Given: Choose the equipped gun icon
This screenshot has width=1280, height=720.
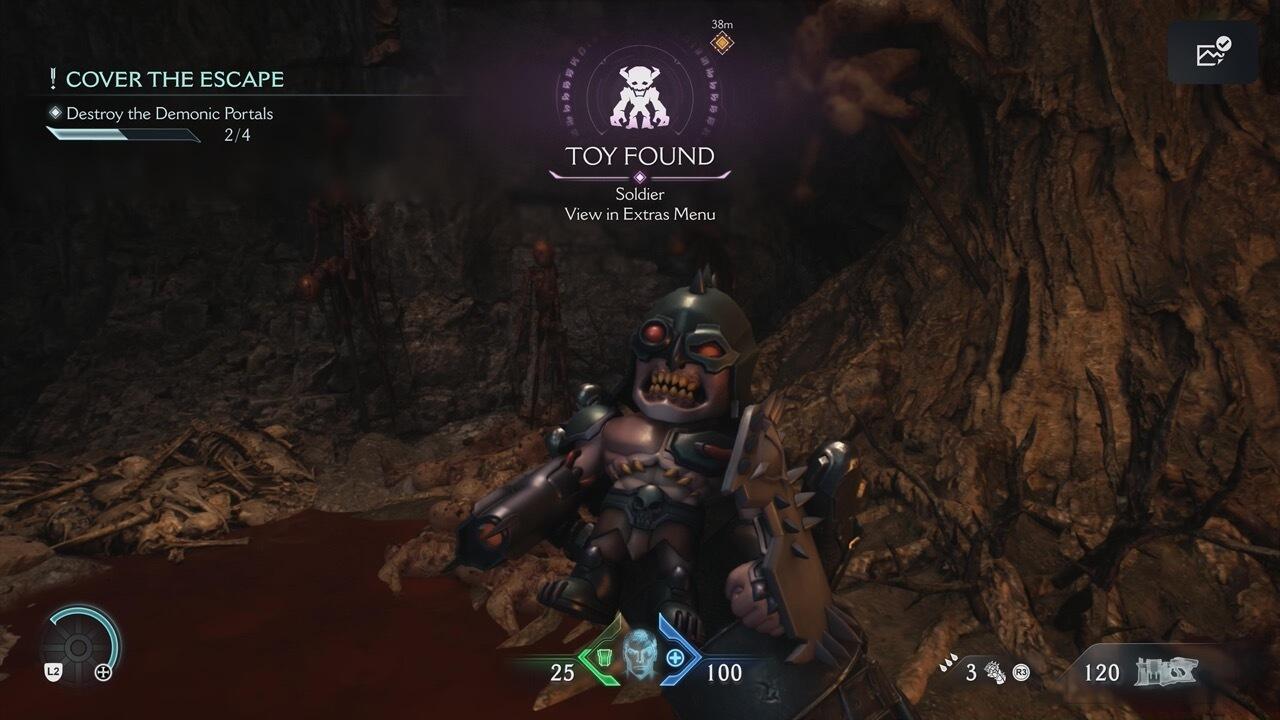Looking at the screenshot, I should [1167, 672].
